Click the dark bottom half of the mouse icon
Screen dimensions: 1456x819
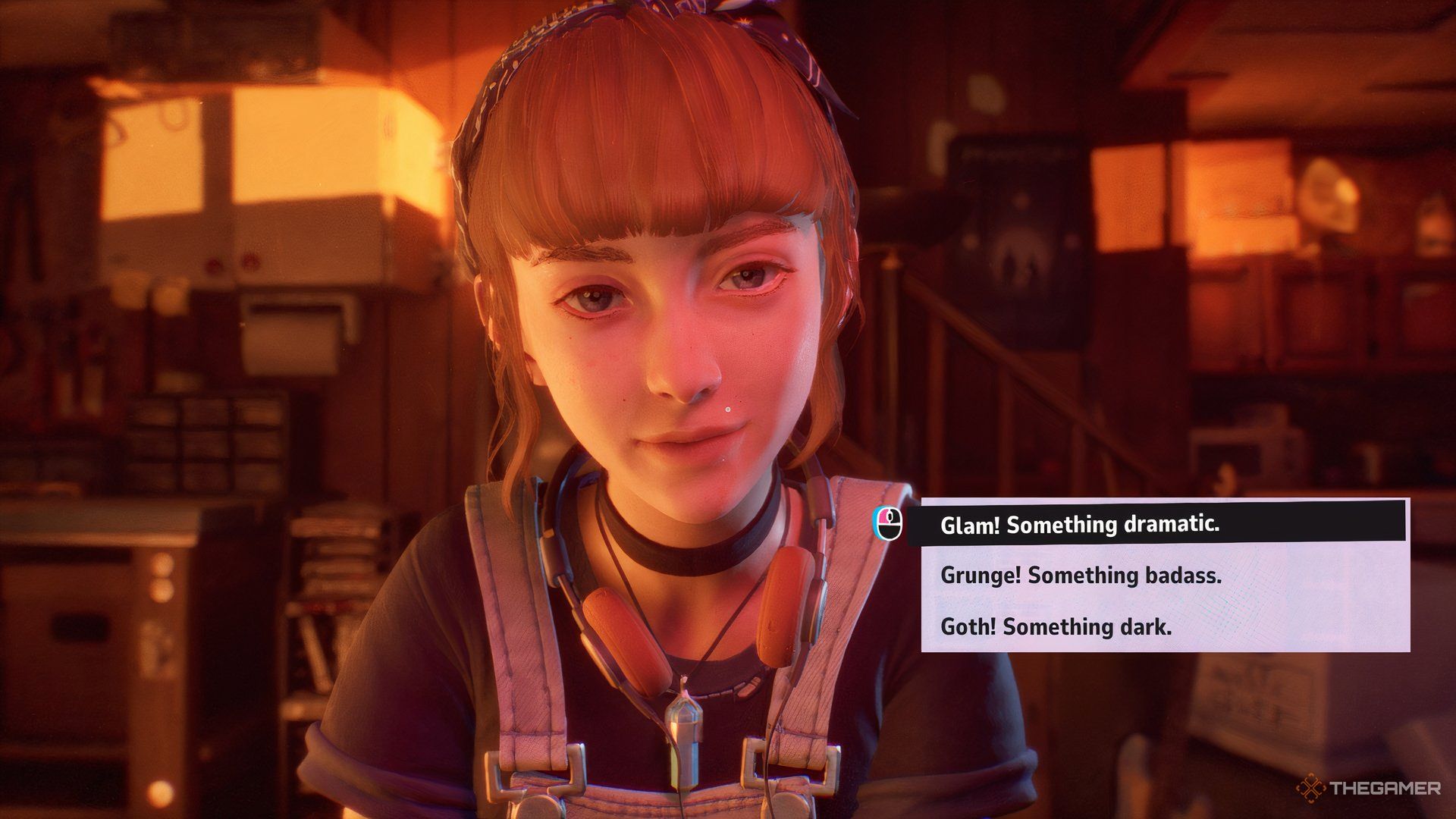pyautogui.click(x=889, y=531)
